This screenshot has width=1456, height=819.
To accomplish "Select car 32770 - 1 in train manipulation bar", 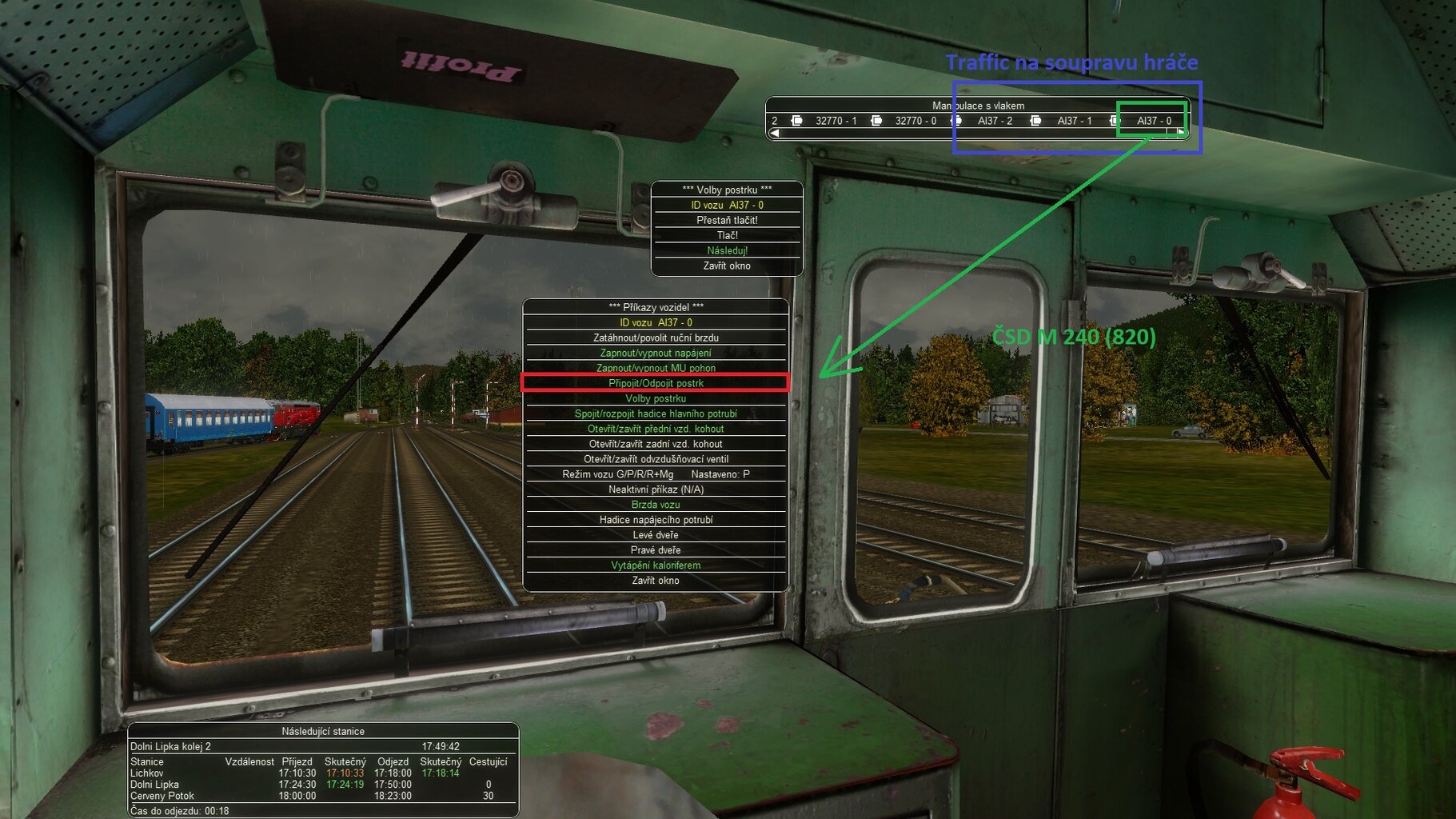I will [x=836, y=121].
